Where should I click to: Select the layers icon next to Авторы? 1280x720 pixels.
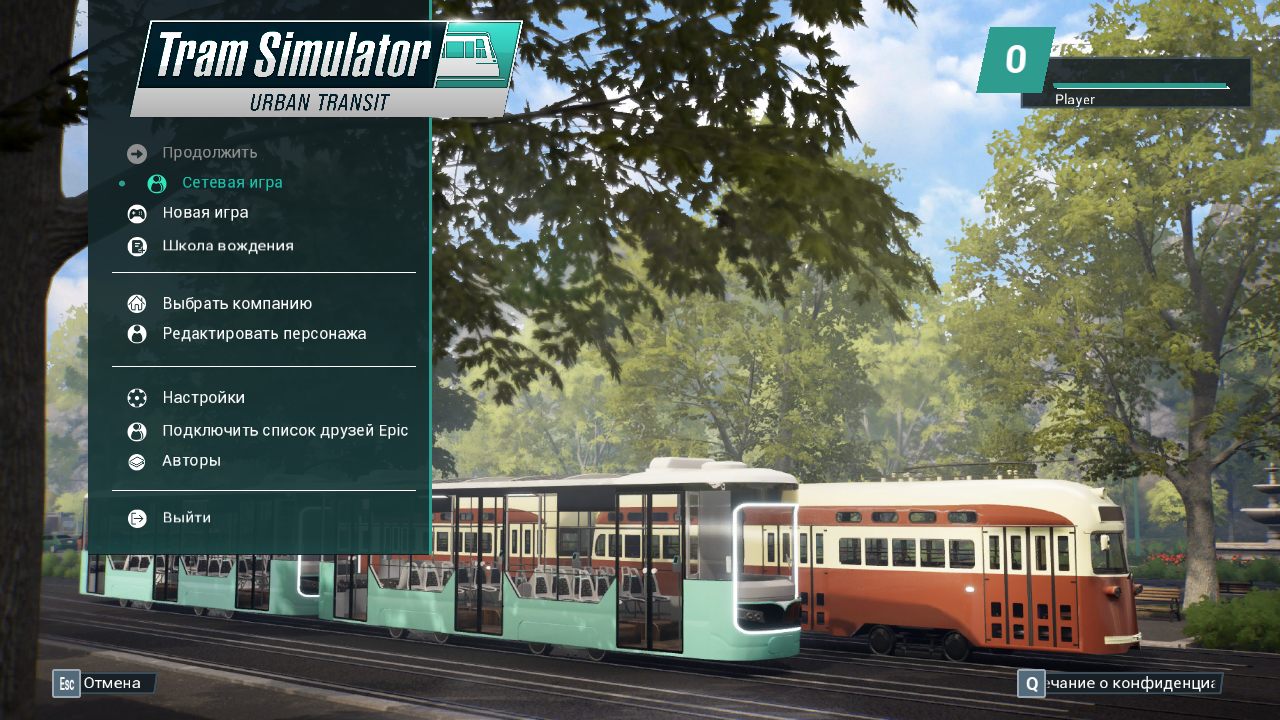click(x=137, y=460)
